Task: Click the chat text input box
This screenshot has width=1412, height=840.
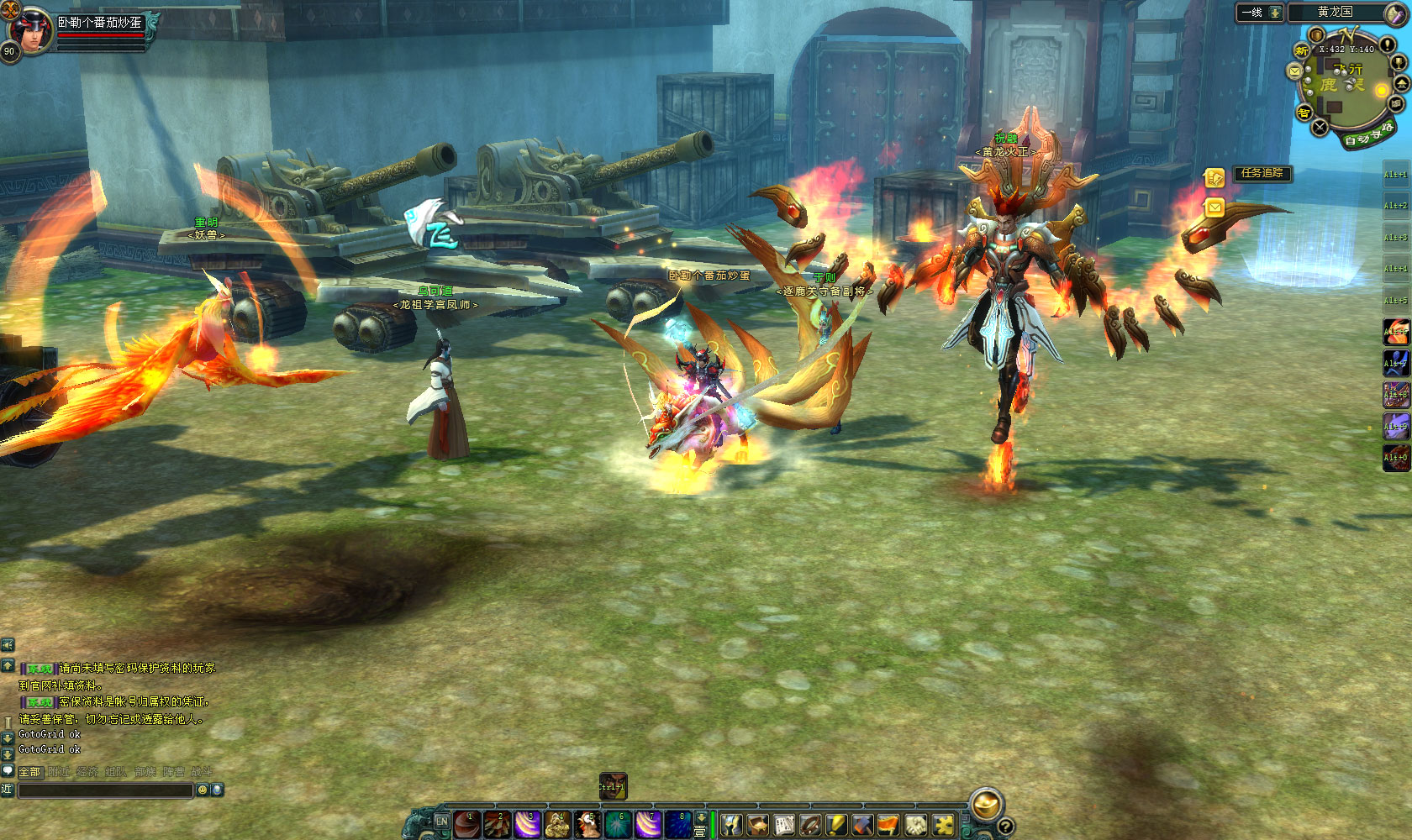Action: tap(105, 790)
